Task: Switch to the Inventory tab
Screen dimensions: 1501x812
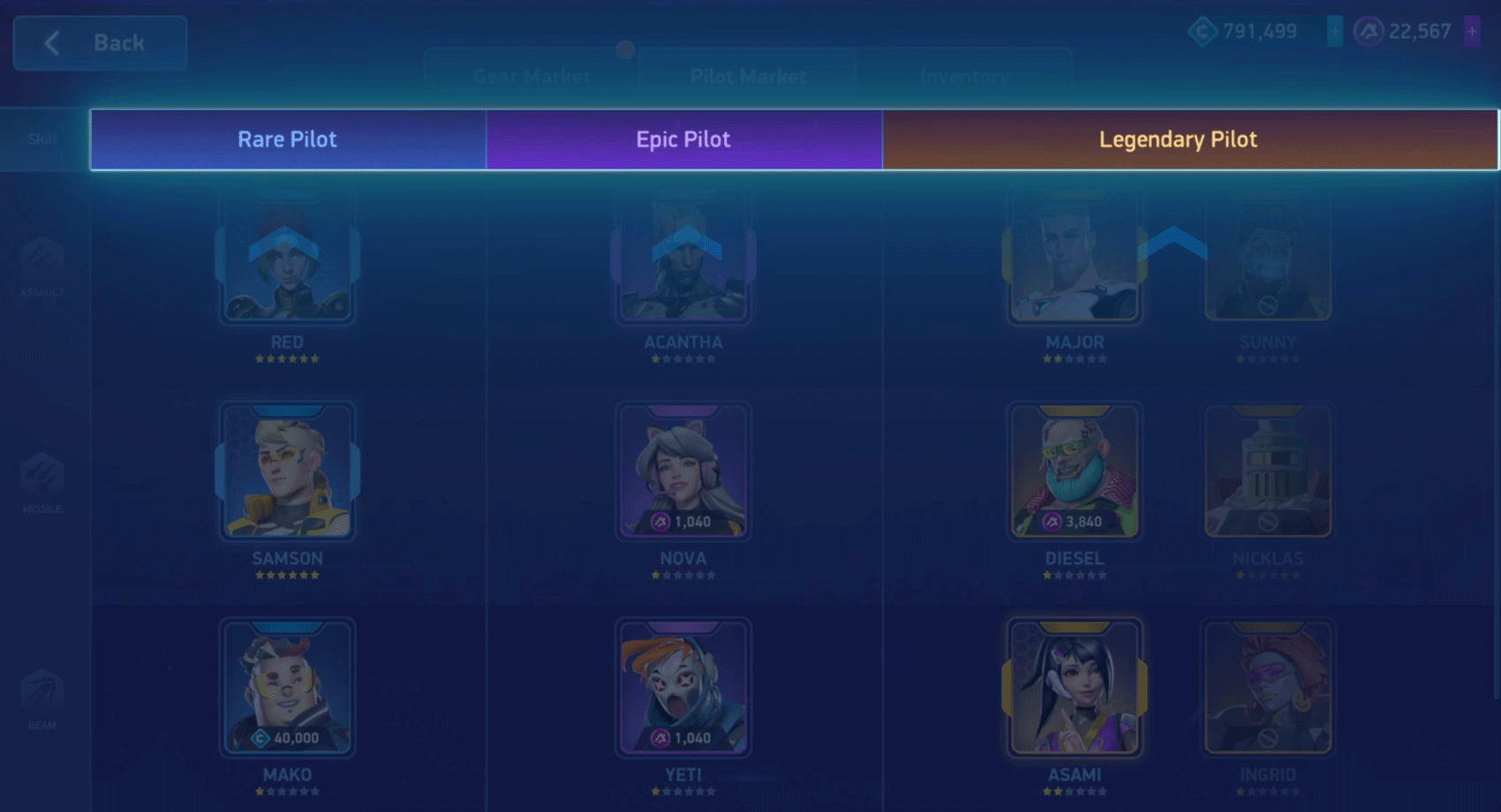Action: [x=964, y=76]
